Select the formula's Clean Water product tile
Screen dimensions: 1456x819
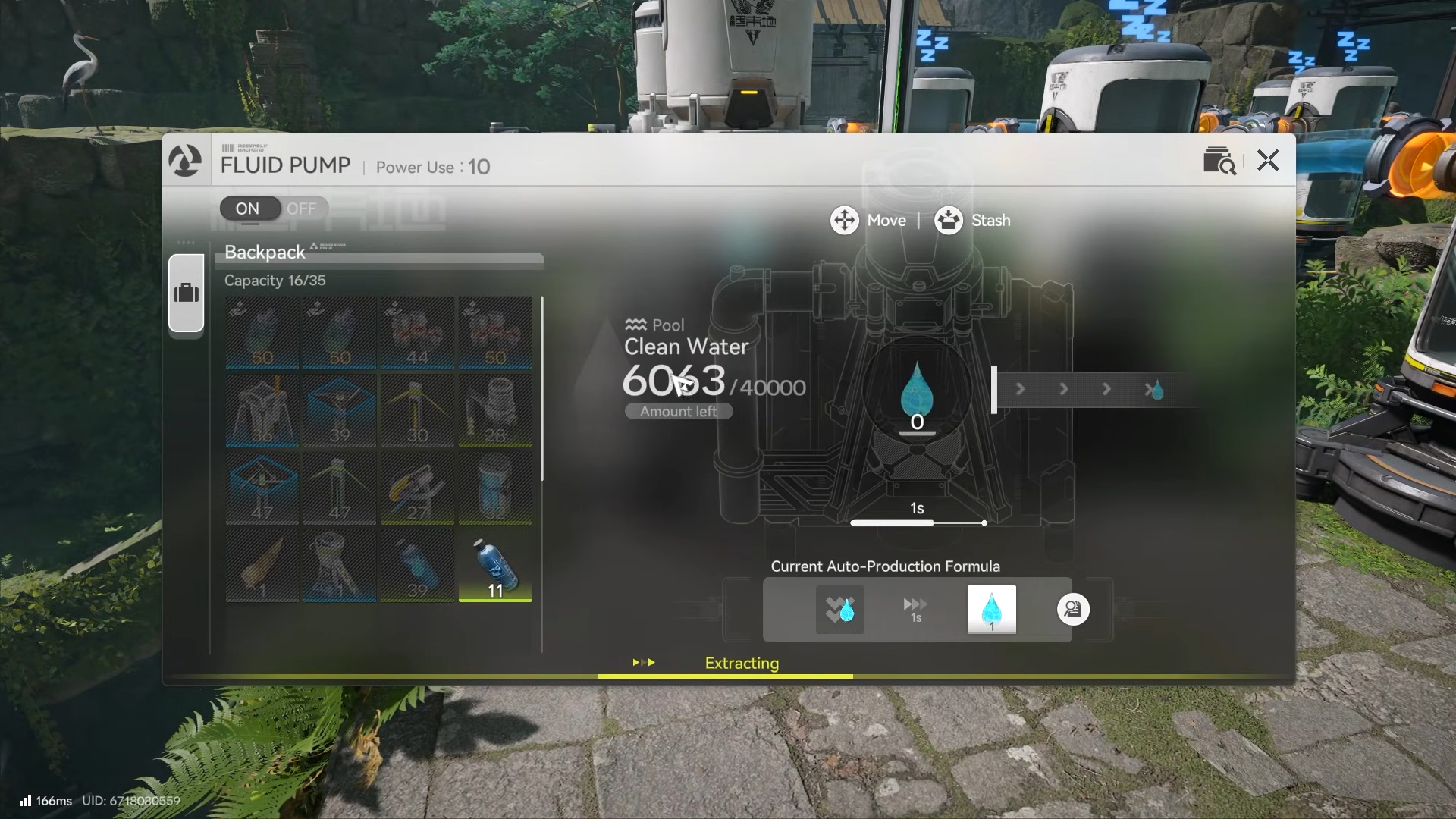(991, 609)
